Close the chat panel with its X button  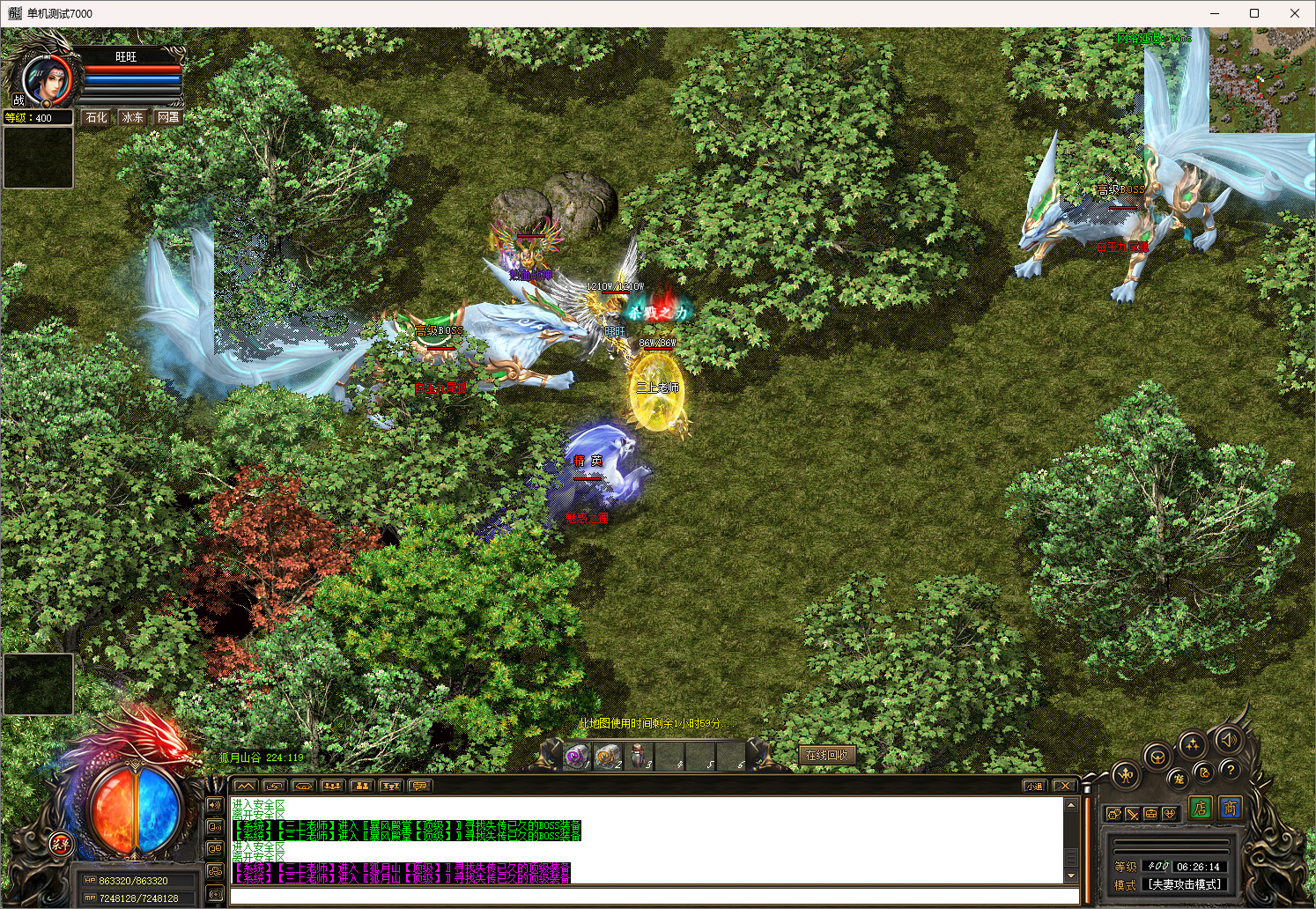(1064, 786)
